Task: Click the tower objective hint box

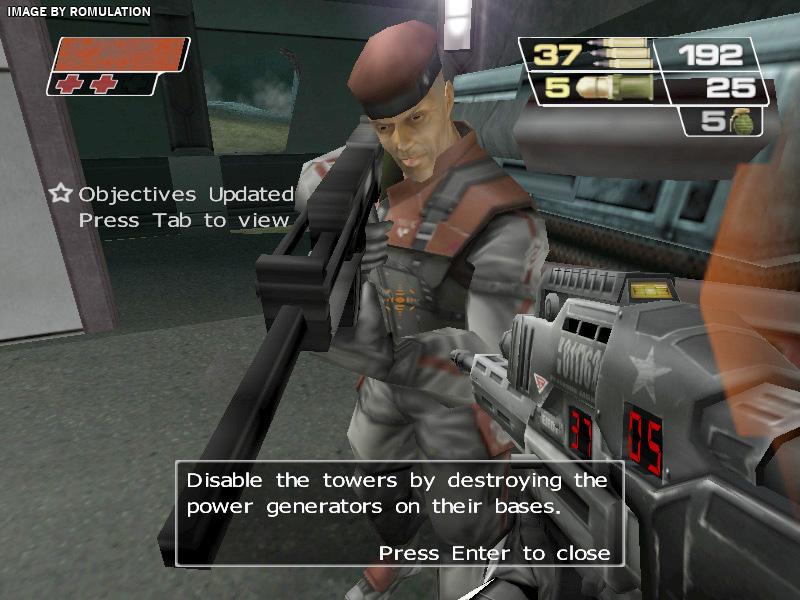Action: [399, 515]
